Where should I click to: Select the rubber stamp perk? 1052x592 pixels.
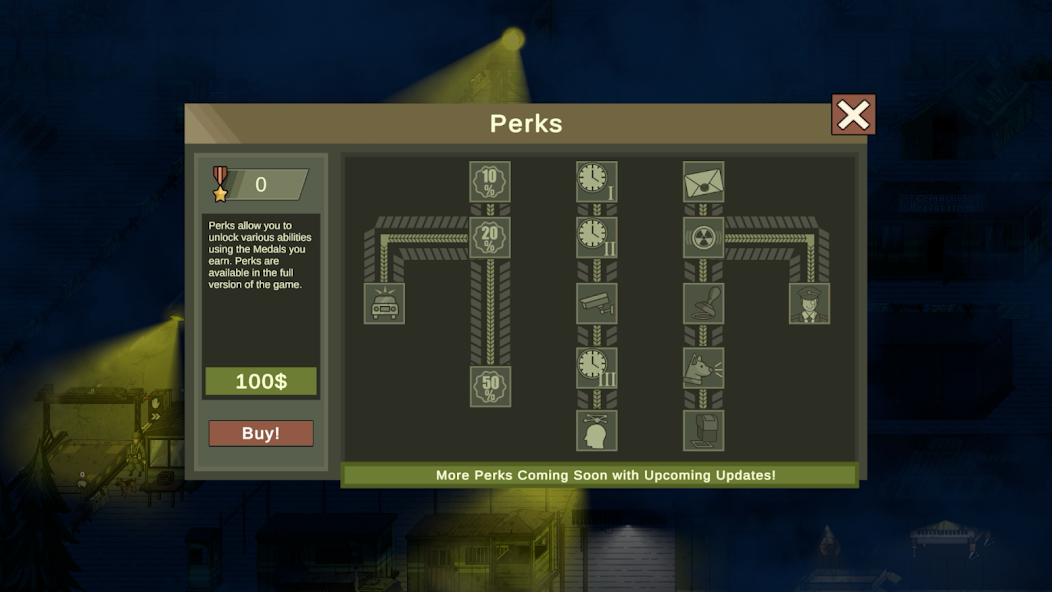click(x=703, y=303)
